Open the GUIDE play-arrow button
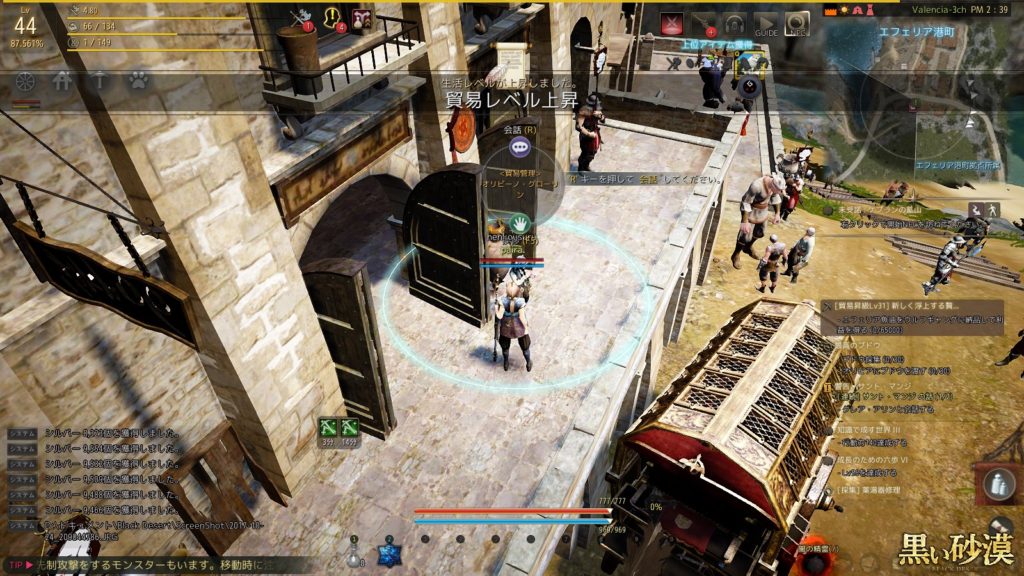The height and width of the screenshot is (576, 1024). pyautogui.click(x=765, y=23)
